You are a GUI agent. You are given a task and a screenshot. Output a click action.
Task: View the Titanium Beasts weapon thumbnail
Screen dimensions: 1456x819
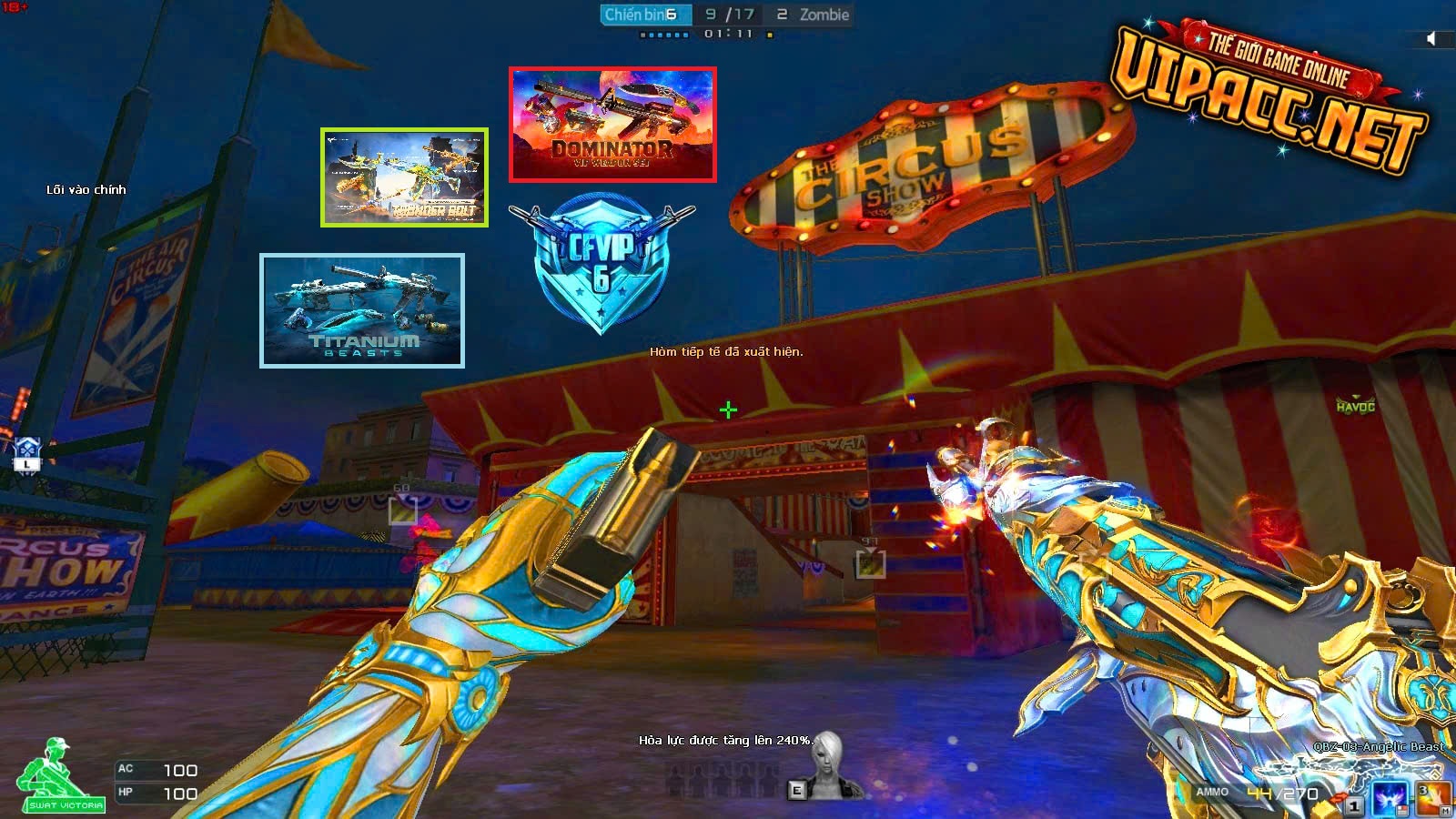[362, 311]
